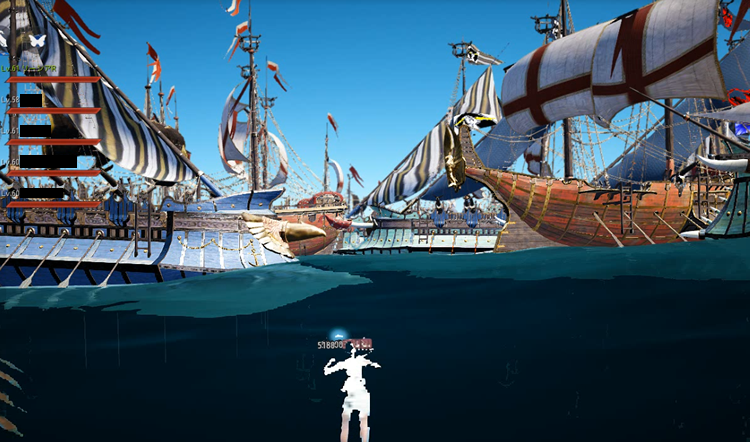
Task: Click the white butterfly icon
Action: tap(38, 40)
